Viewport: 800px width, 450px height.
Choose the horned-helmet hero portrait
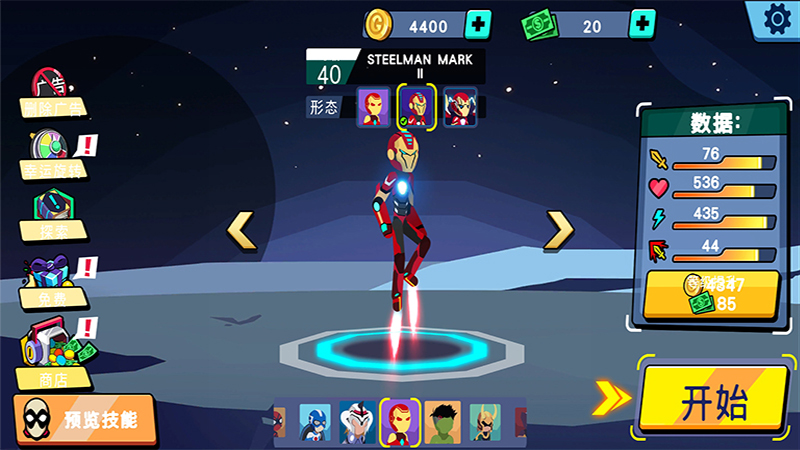coord(485,422)
